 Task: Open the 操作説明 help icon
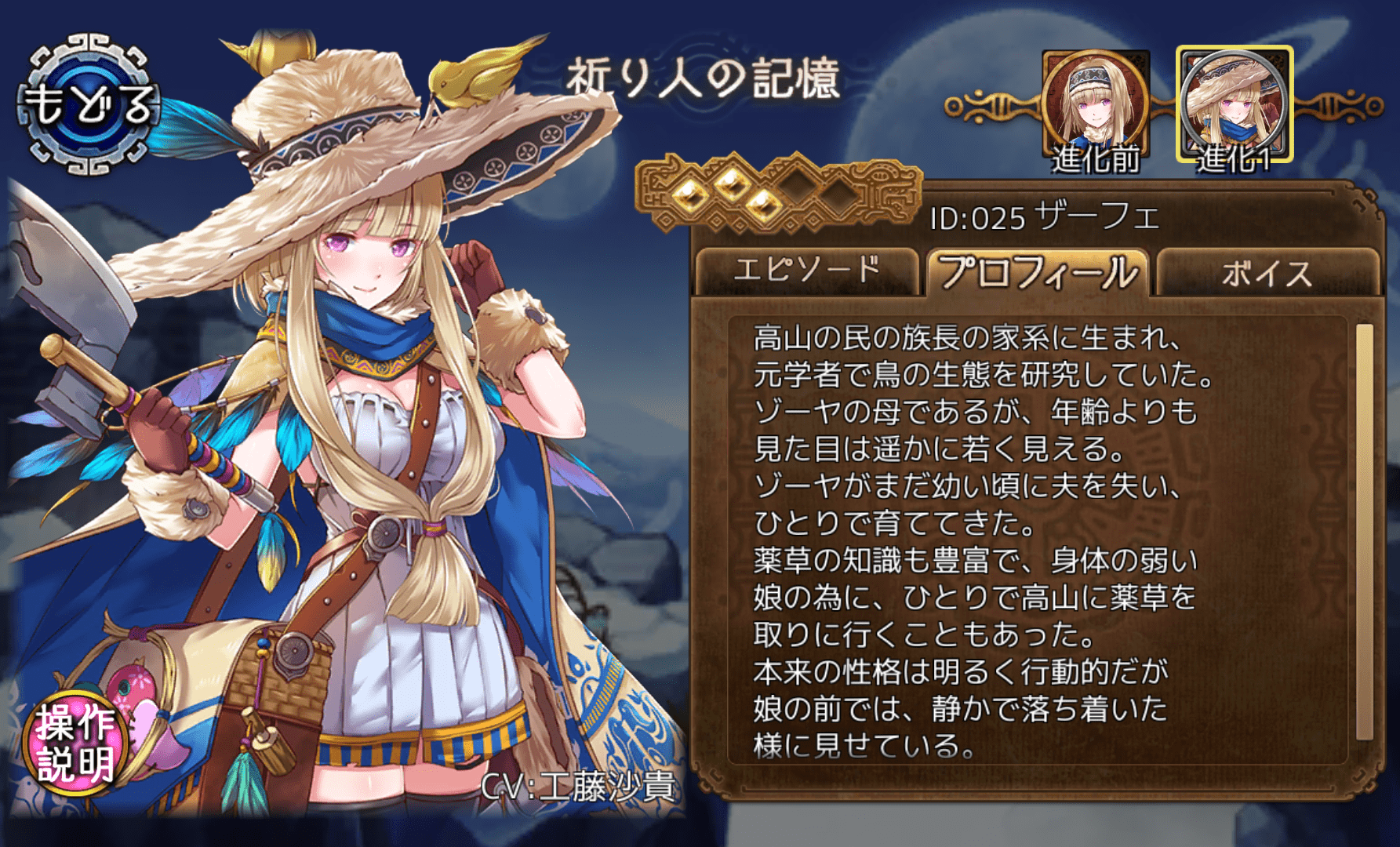75,739
